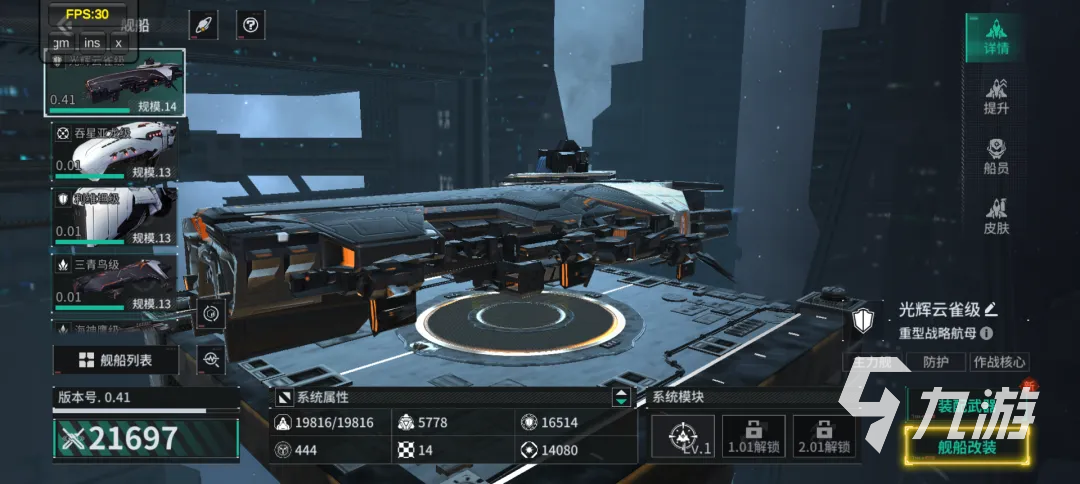Select the 吞星巨龙级 ship card
The height and width of the screenshot is (484, 1080).
114,151
